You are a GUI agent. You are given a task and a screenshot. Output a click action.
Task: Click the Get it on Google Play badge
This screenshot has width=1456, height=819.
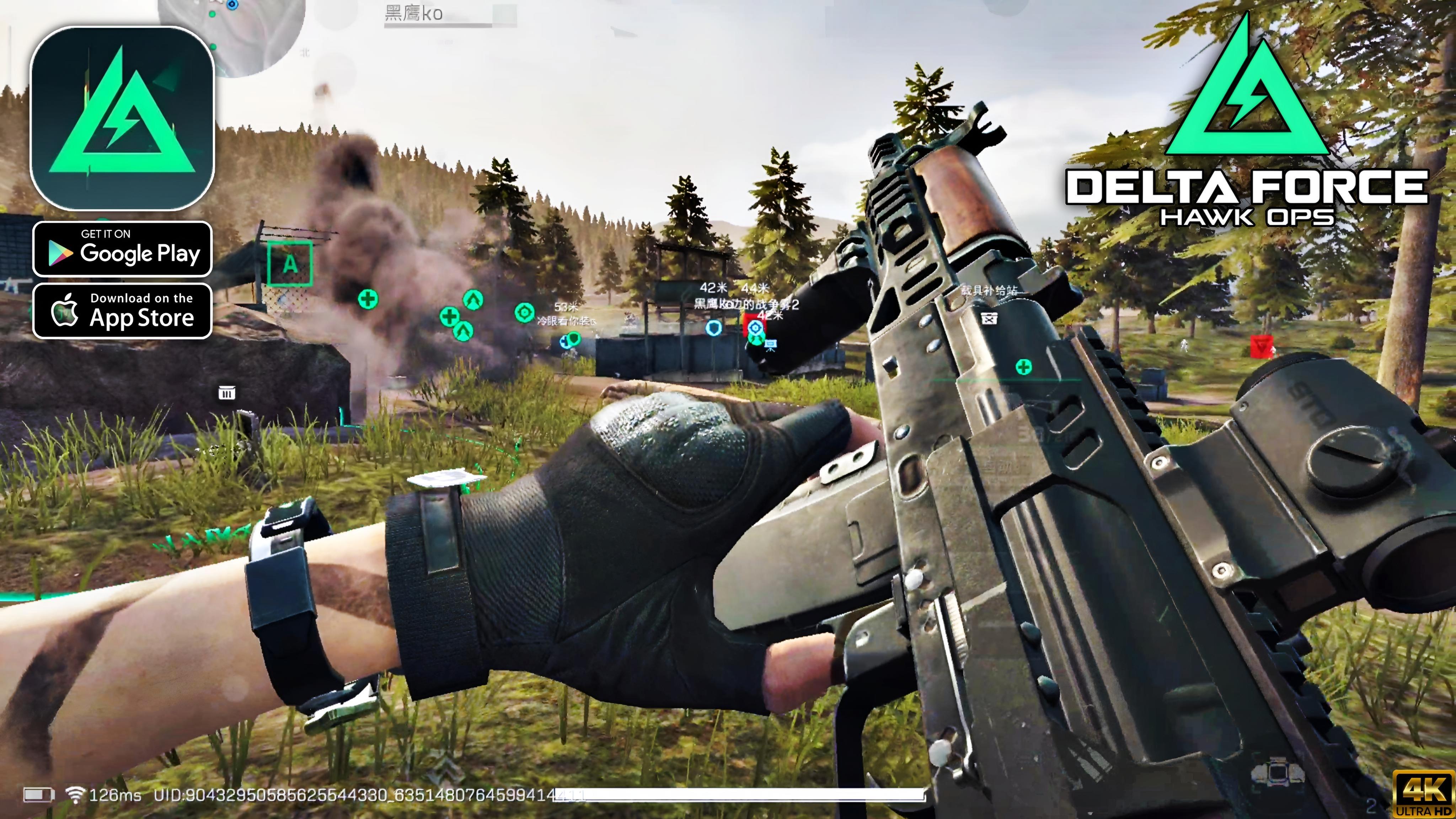122,249
